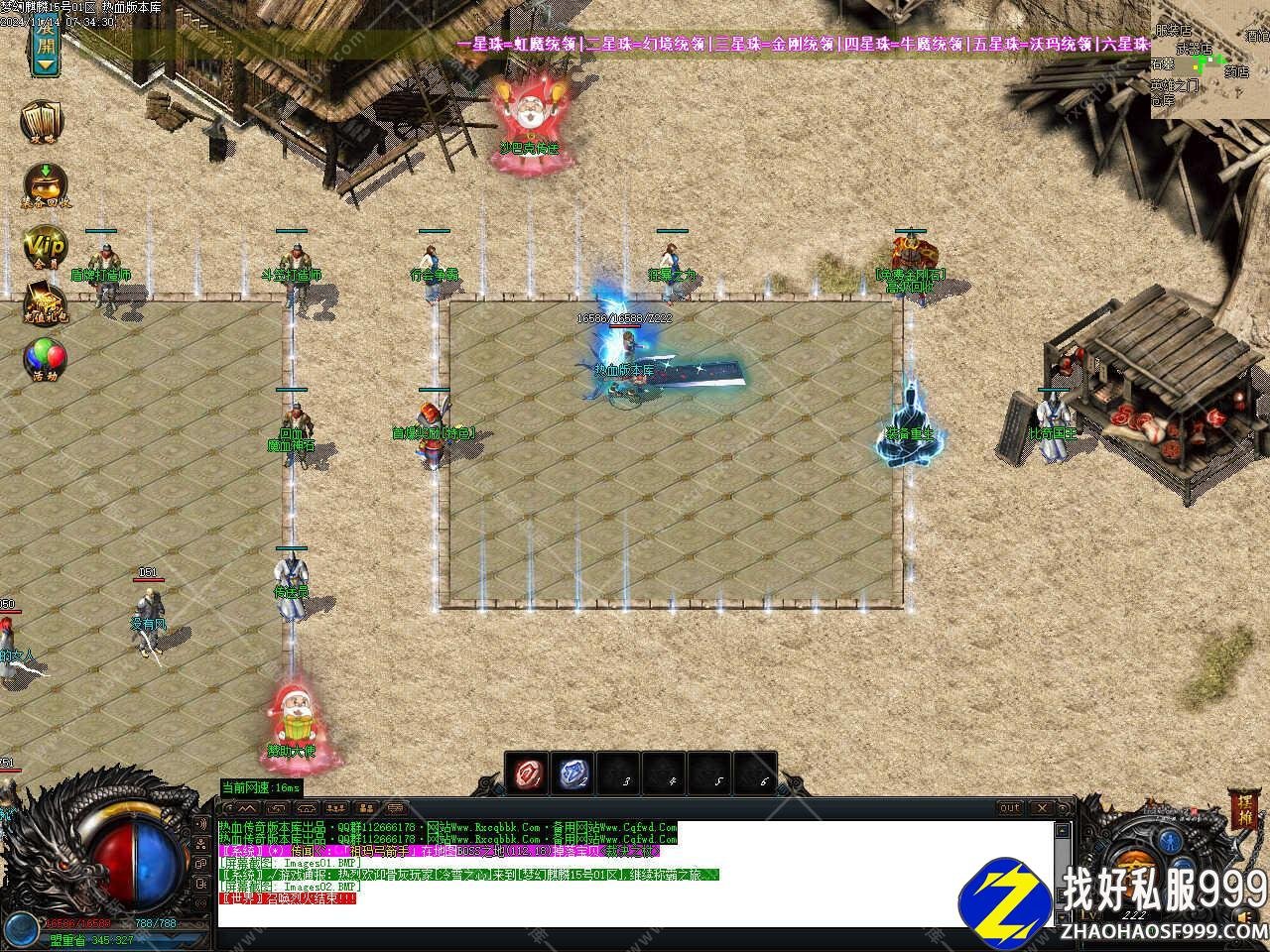Open the 活动 events balloons icon
The image size is (1270, 952).
46,359
